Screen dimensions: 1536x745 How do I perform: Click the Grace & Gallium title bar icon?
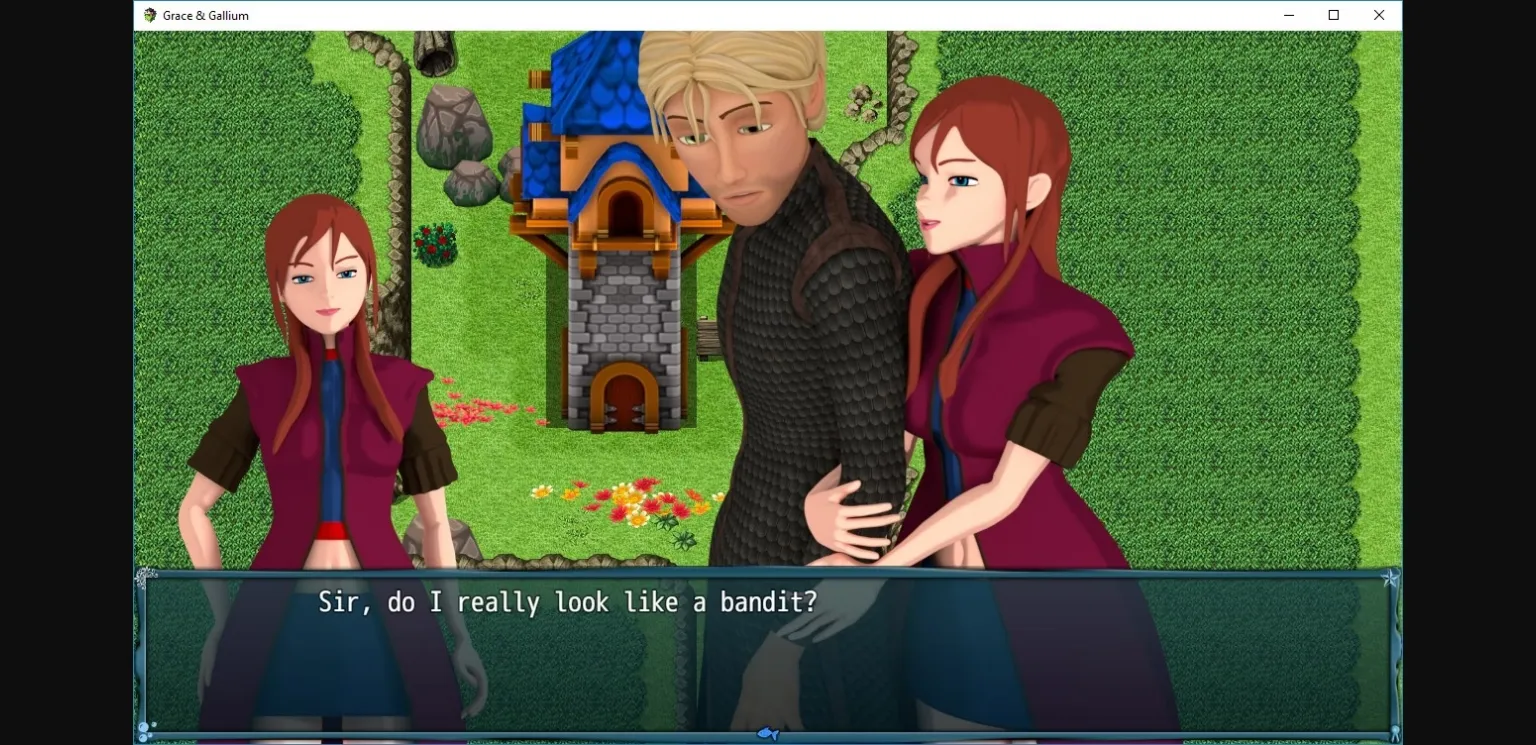point(150,15)
